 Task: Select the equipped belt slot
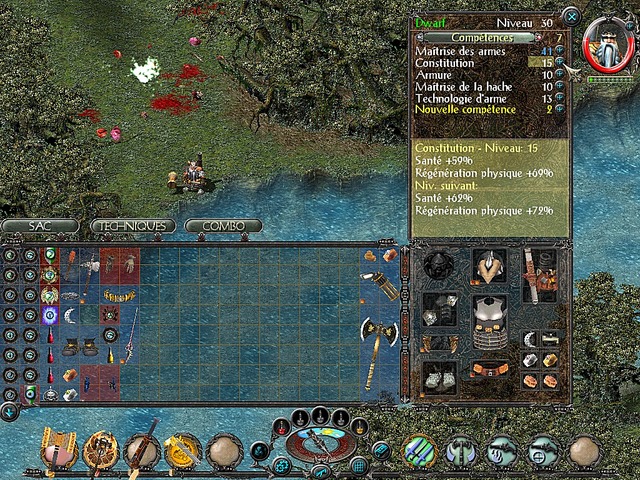pos(489,370)
